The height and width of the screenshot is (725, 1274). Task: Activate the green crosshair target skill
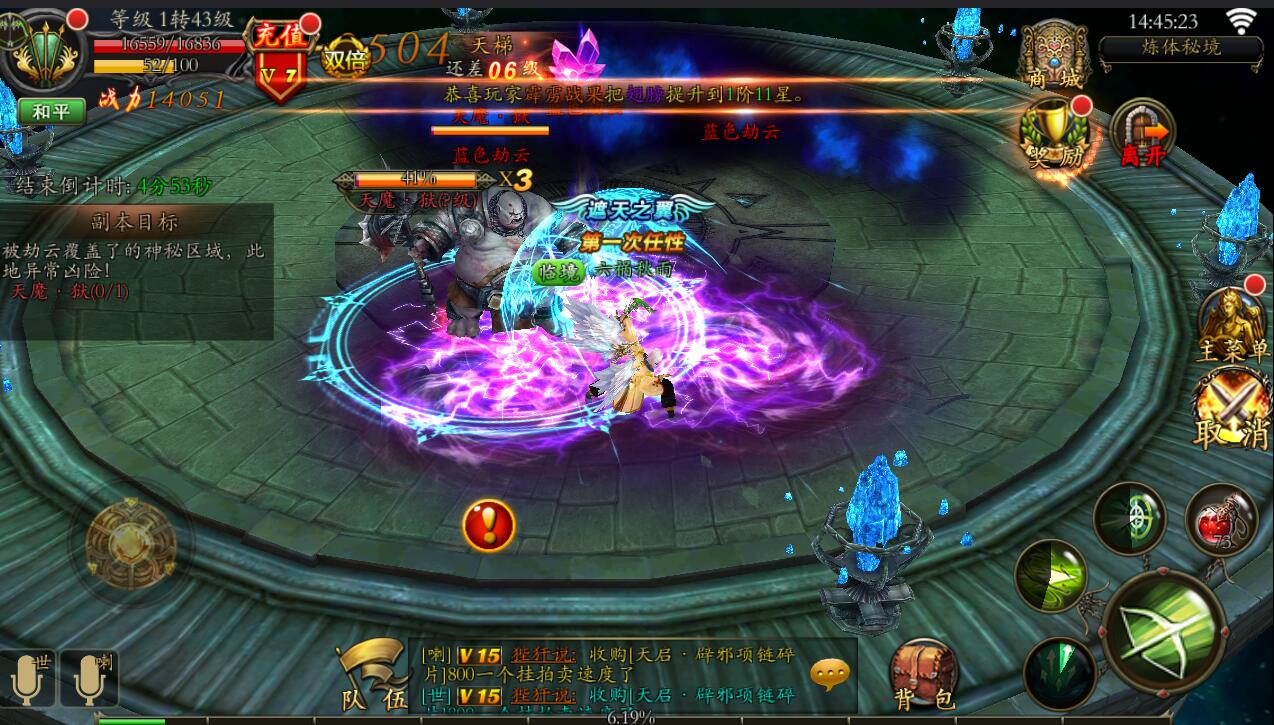click(1129, 516)
